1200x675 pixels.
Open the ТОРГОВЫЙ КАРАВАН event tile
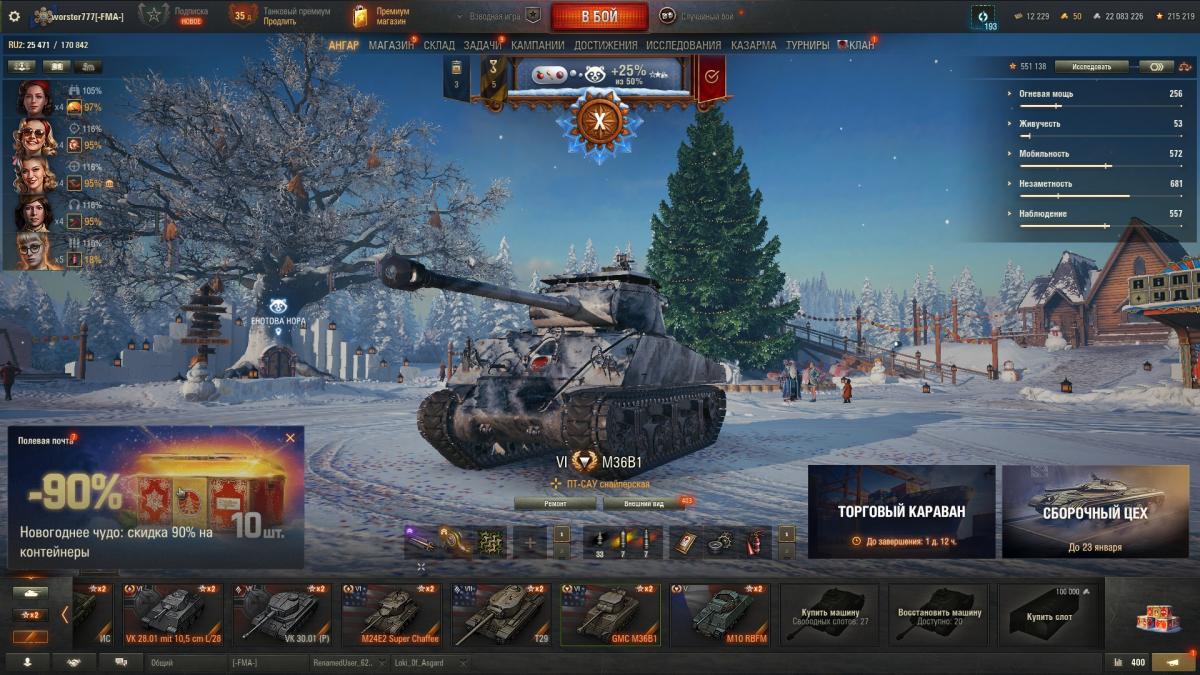tap(901, 511)
